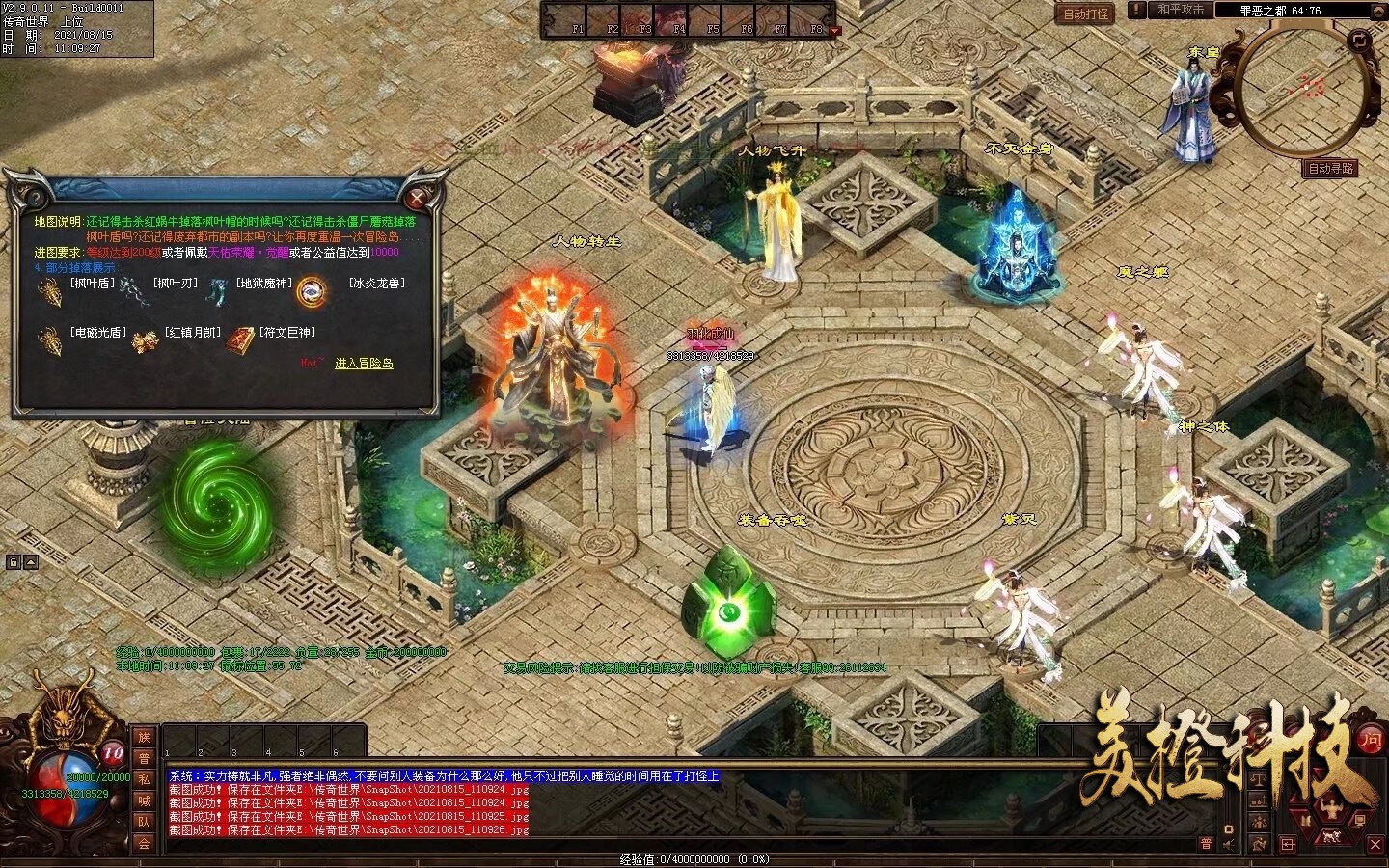Click the minimap's refresh arrows button
This screenshot has width=1389, height=868.
(x=1359, y=41)
